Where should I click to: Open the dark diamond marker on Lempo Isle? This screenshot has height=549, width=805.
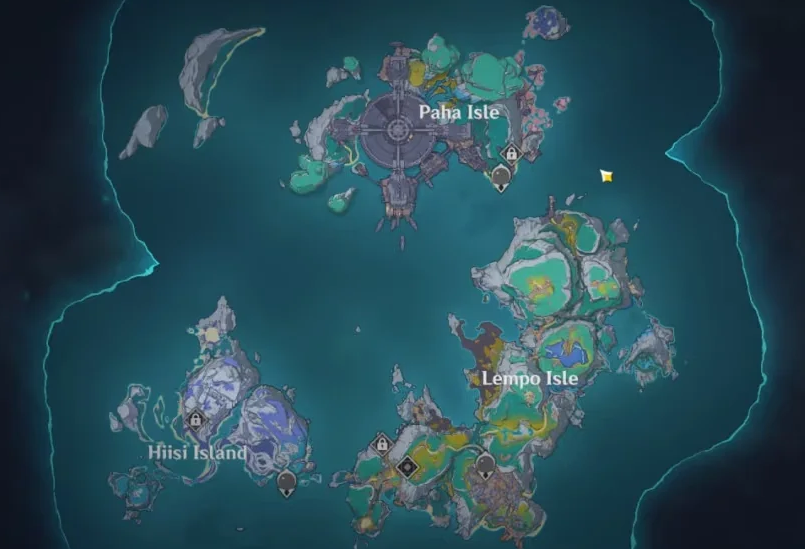click(406, 467)
